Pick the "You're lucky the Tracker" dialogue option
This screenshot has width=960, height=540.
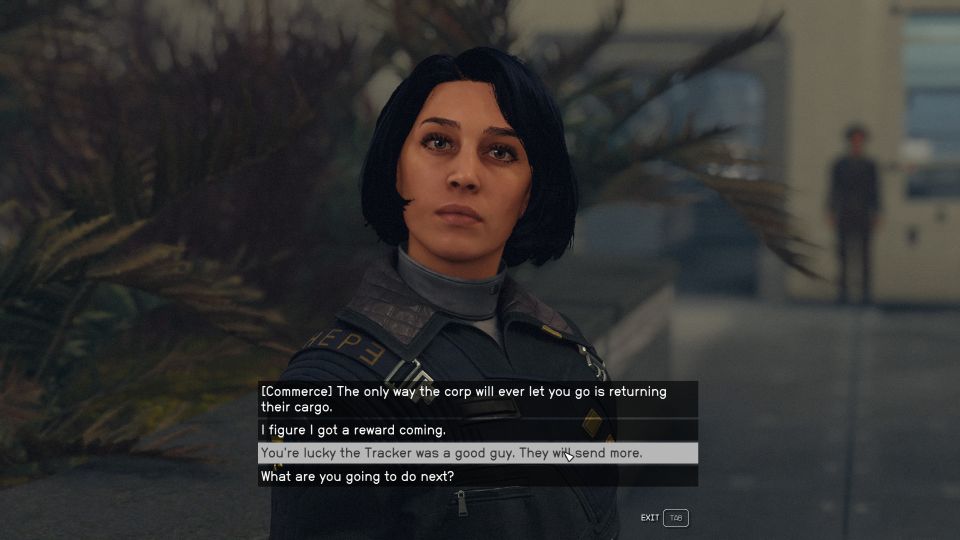pyautogui.click(x=451, y=454)
